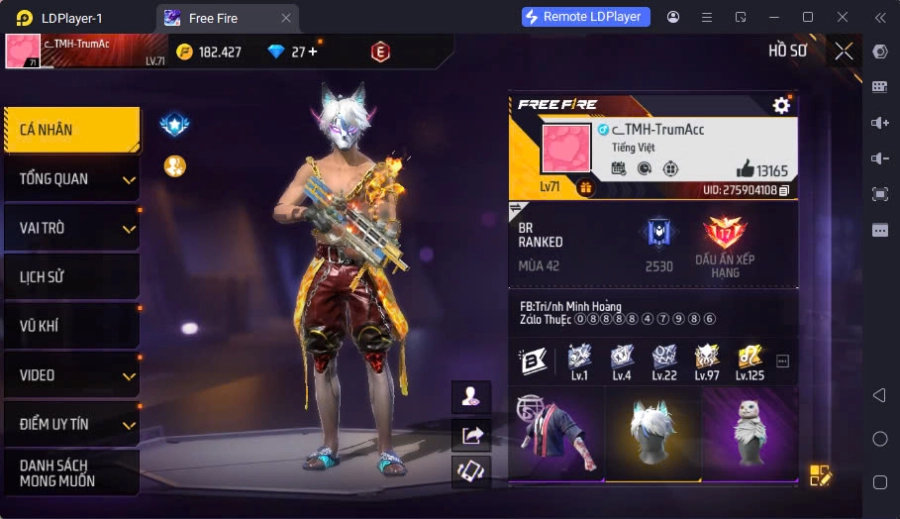Viewport: 900px width, 519px height.
Task: Open profile settings gear icon
Action: pos(781,105)
